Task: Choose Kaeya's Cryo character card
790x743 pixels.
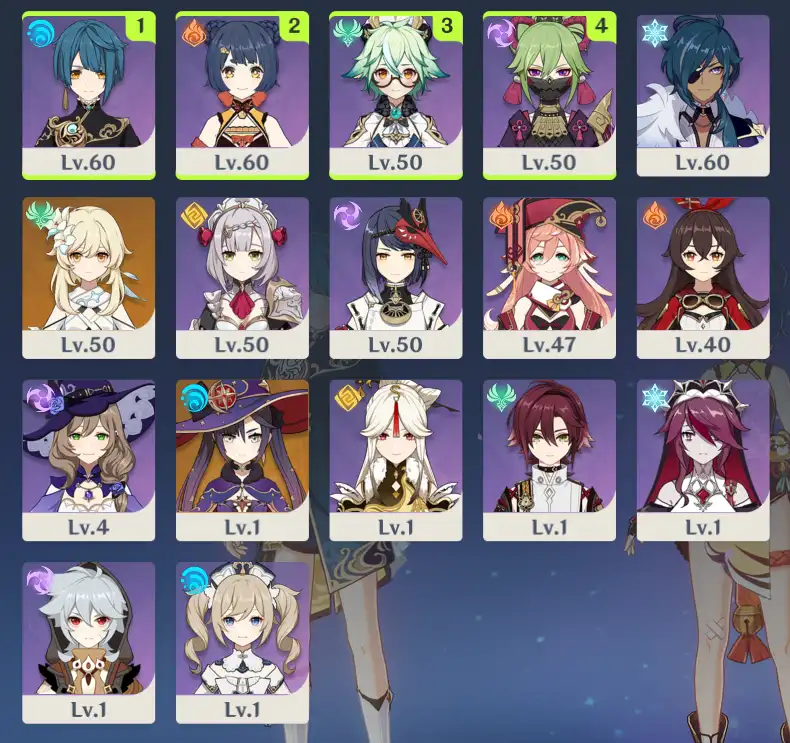Action: (x=702, y=96)
